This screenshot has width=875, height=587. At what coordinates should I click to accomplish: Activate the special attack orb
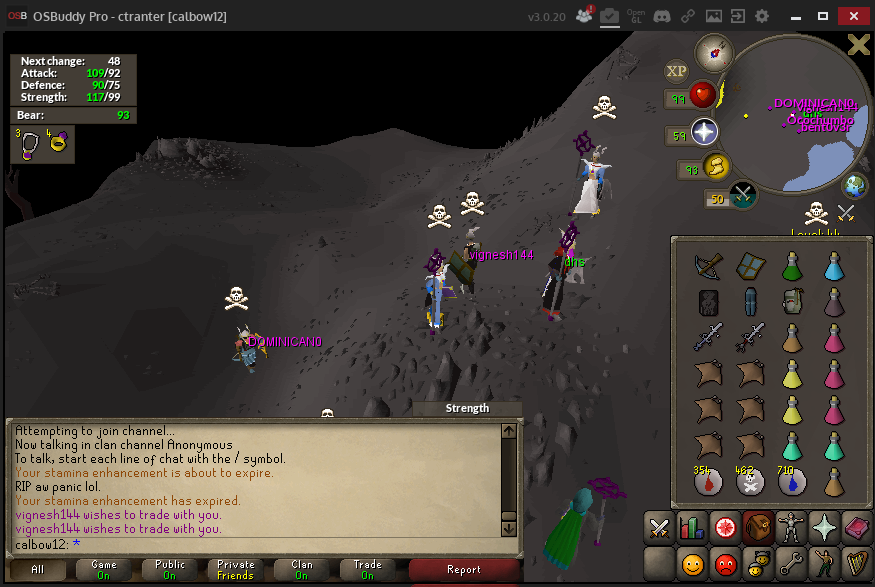click(743, 195)
